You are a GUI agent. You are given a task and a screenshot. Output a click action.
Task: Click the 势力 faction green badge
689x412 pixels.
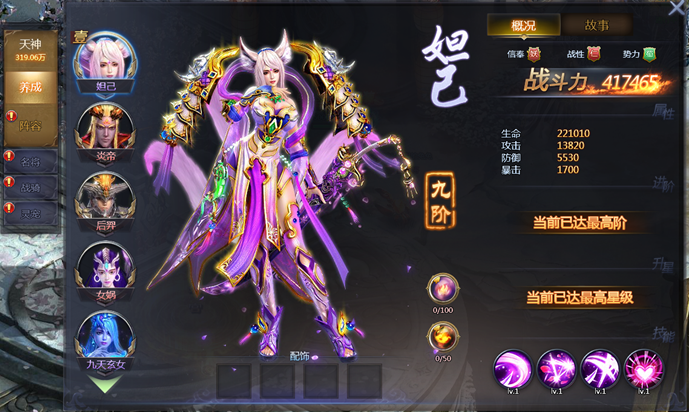tap(648, 54)
